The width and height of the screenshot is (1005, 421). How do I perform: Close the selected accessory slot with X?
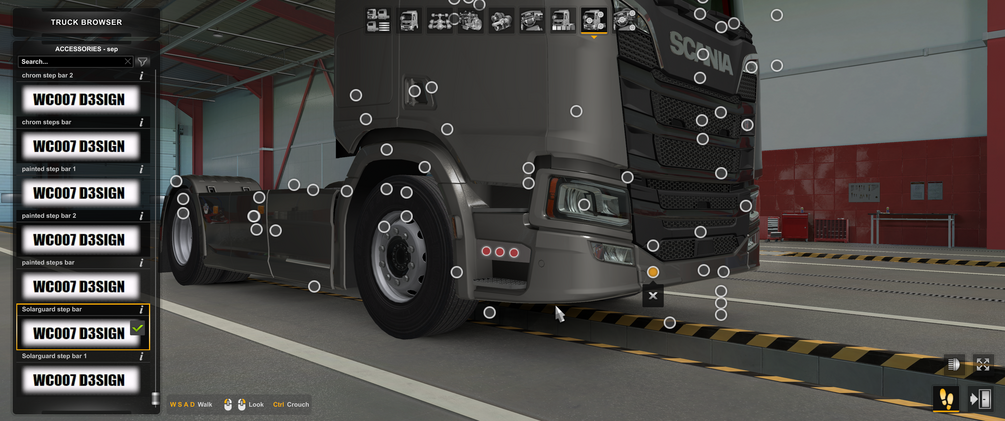pos(653,295)
